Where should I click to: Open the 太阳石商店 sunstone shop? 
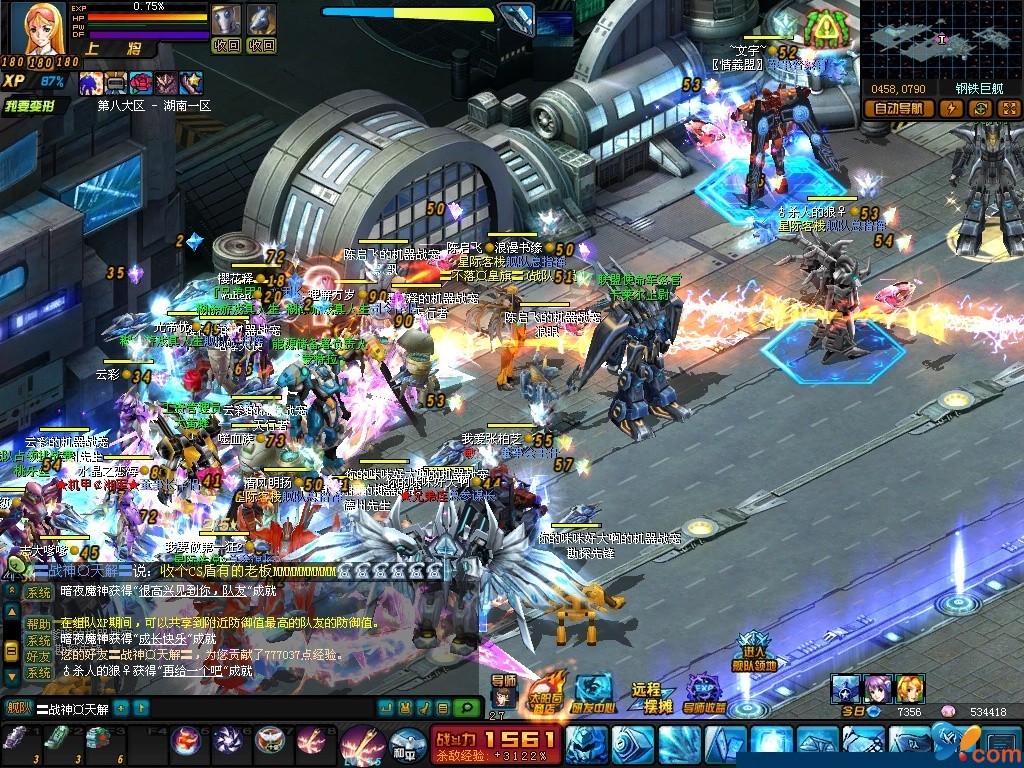545,692
